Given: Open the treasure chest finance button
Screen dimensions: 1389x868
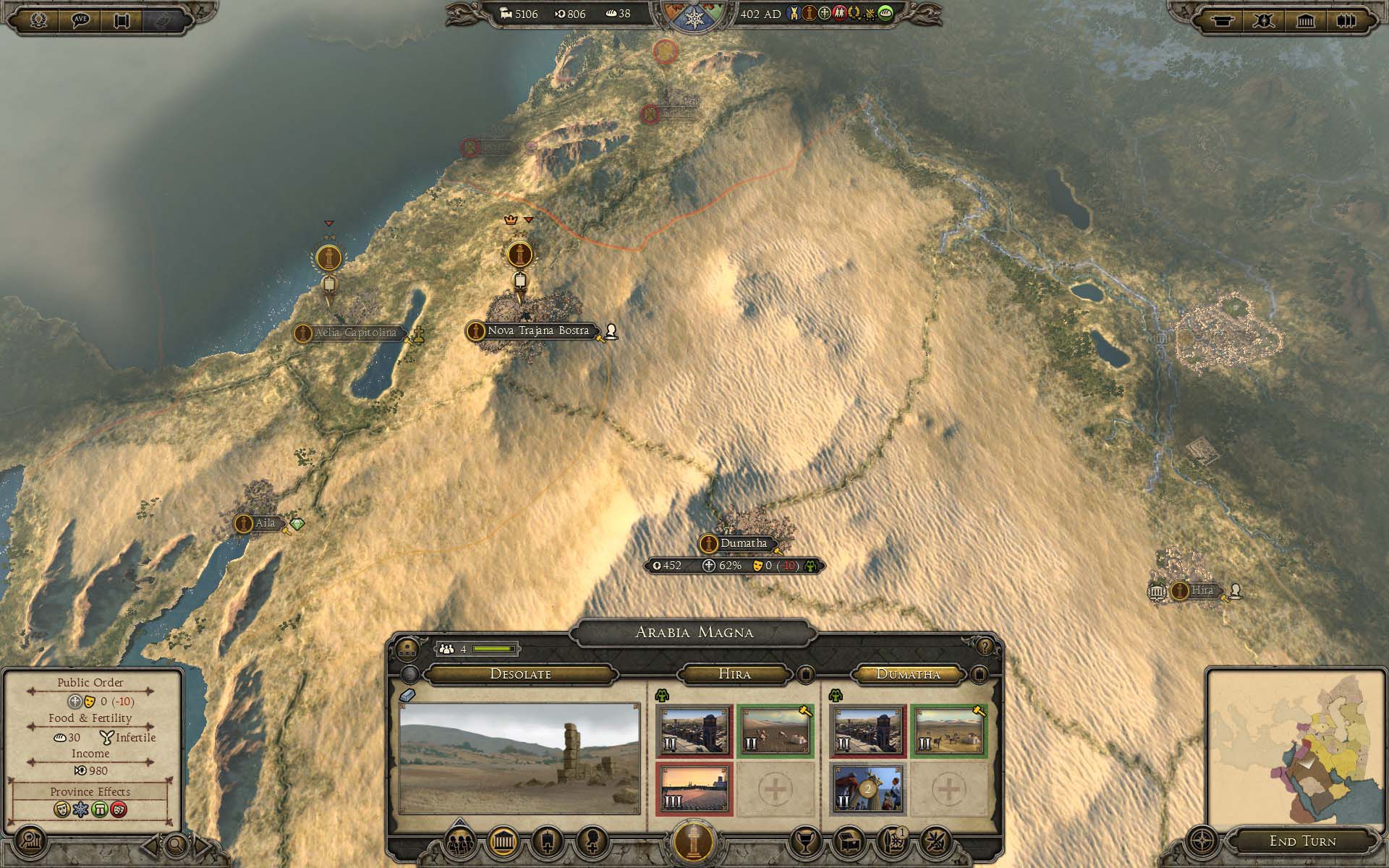Looking at the screenshot, I should coord(849,842).
